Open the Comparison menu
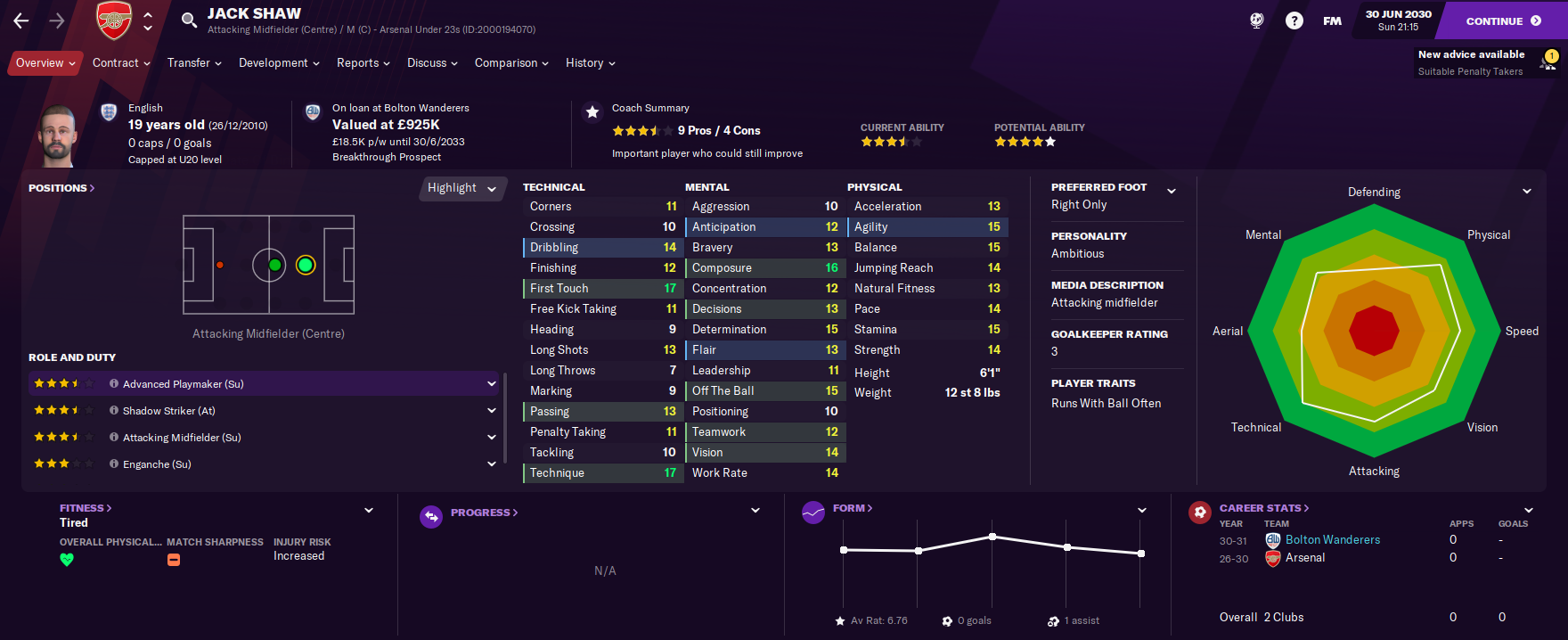 click(511, 63)
